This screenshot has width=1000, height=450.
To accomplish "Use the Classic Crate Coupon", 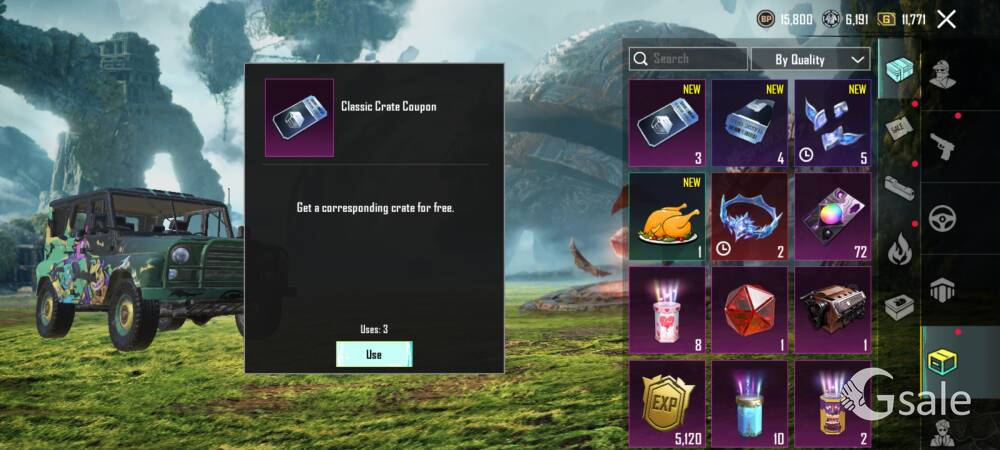I will coord(373,354).
